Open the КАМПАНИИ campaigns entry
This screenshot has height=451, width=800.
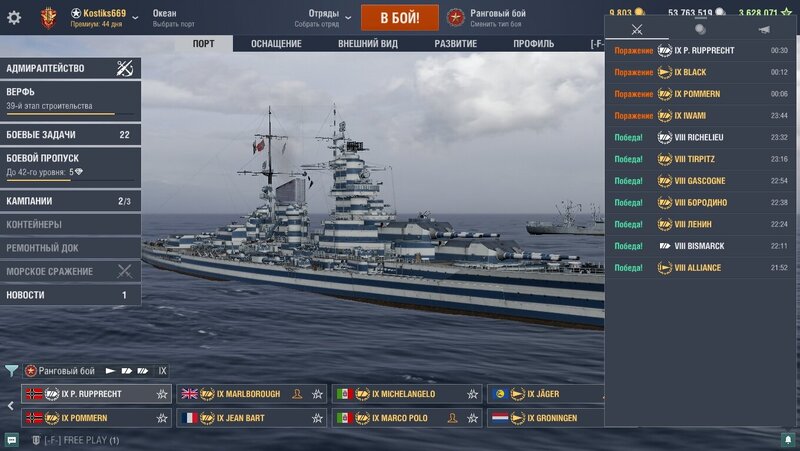(70, 201)
